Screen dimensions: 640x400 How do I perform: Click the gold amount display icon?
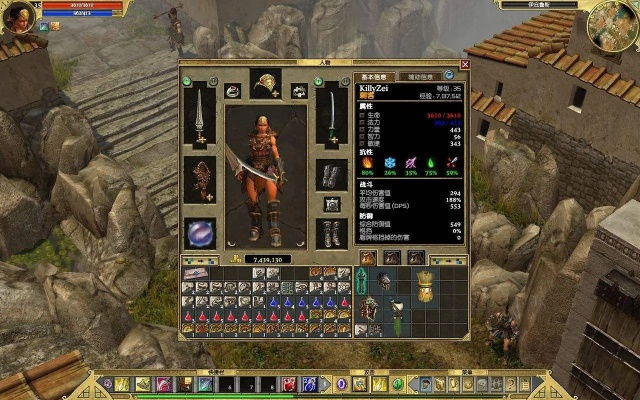(237, 259)
